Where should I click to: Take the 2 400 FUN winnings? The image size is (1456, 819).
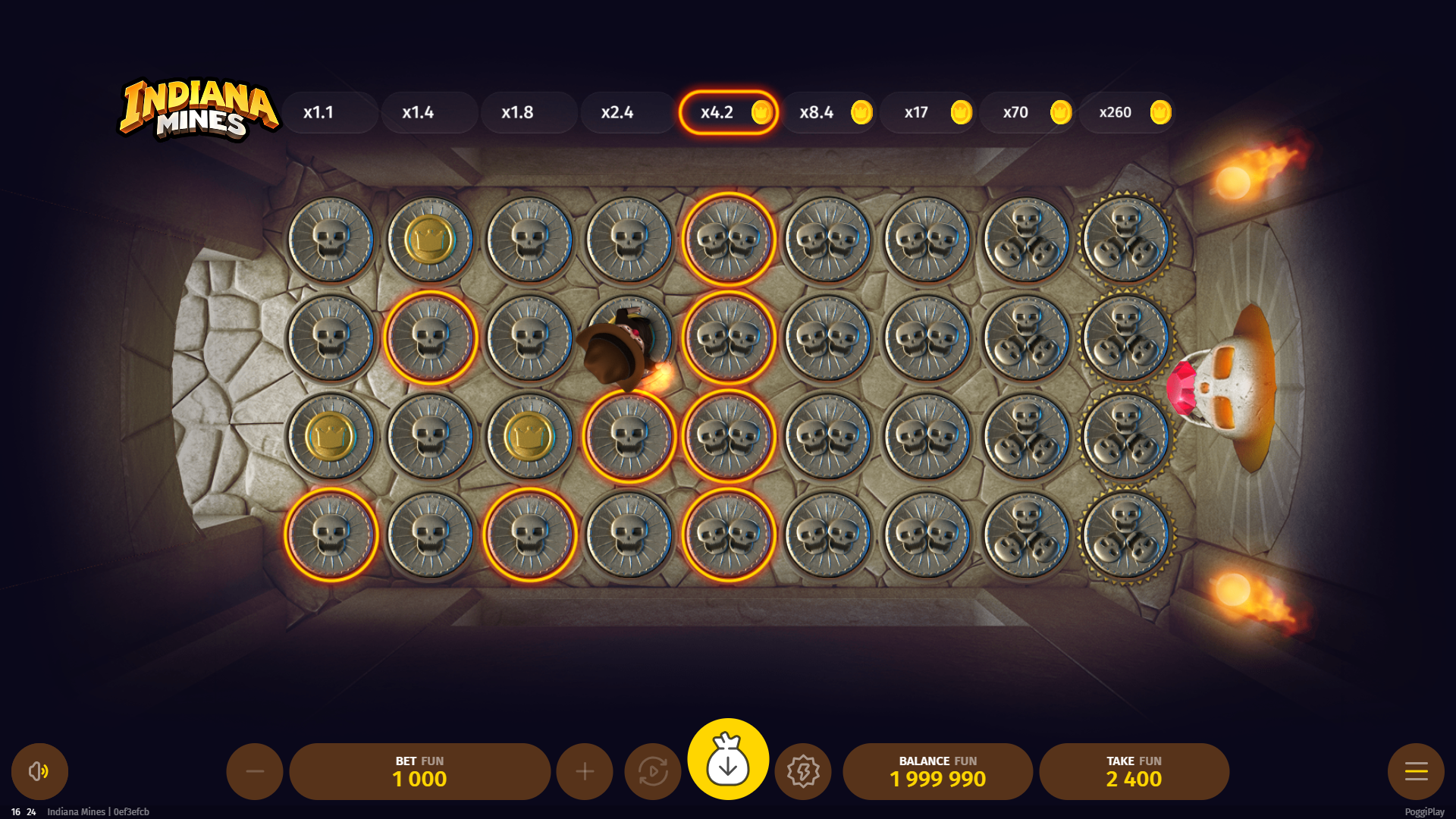tap(1134, 771)
